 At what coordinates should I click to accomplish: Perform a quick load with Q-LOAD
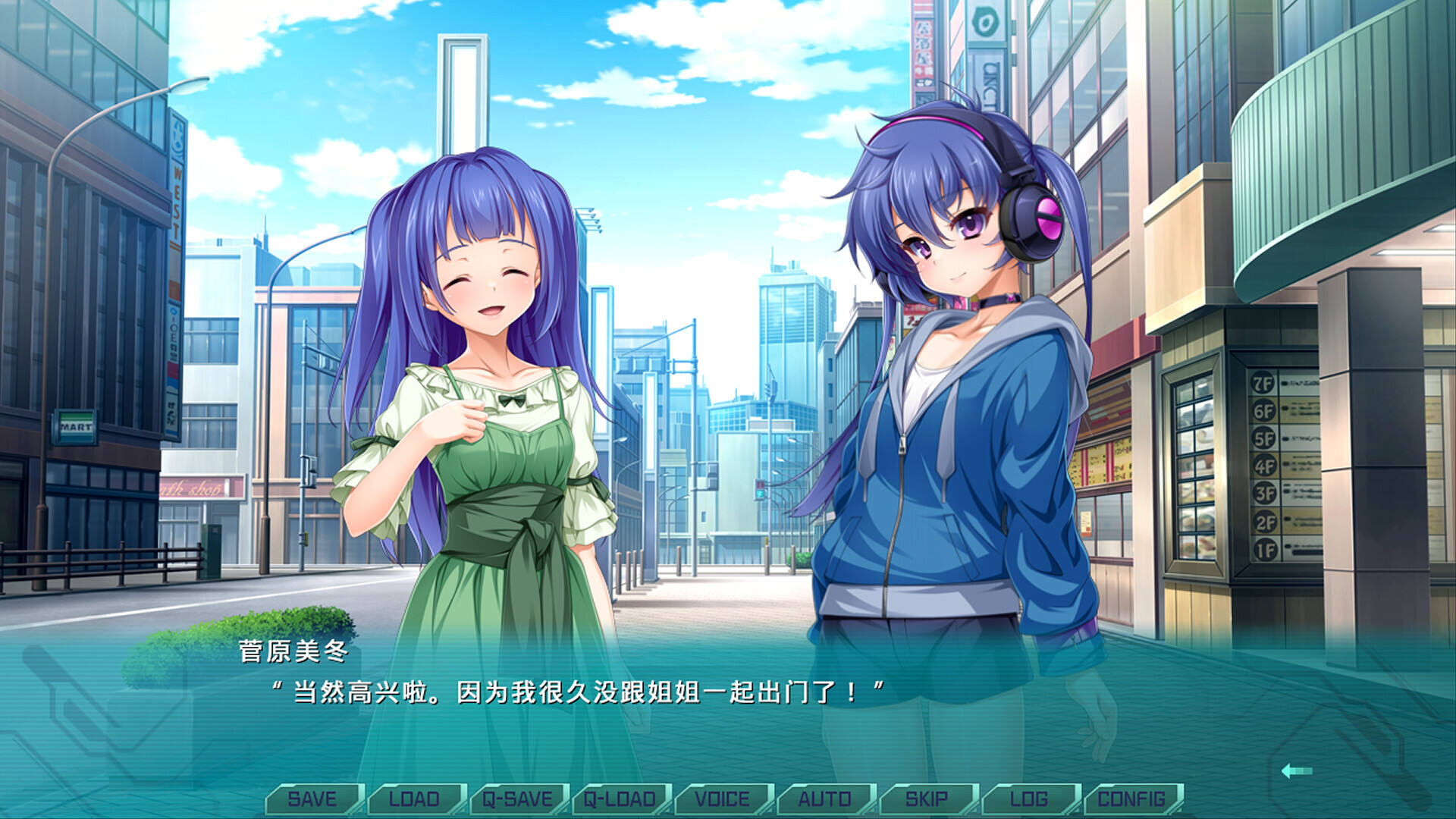click(620, 798)
